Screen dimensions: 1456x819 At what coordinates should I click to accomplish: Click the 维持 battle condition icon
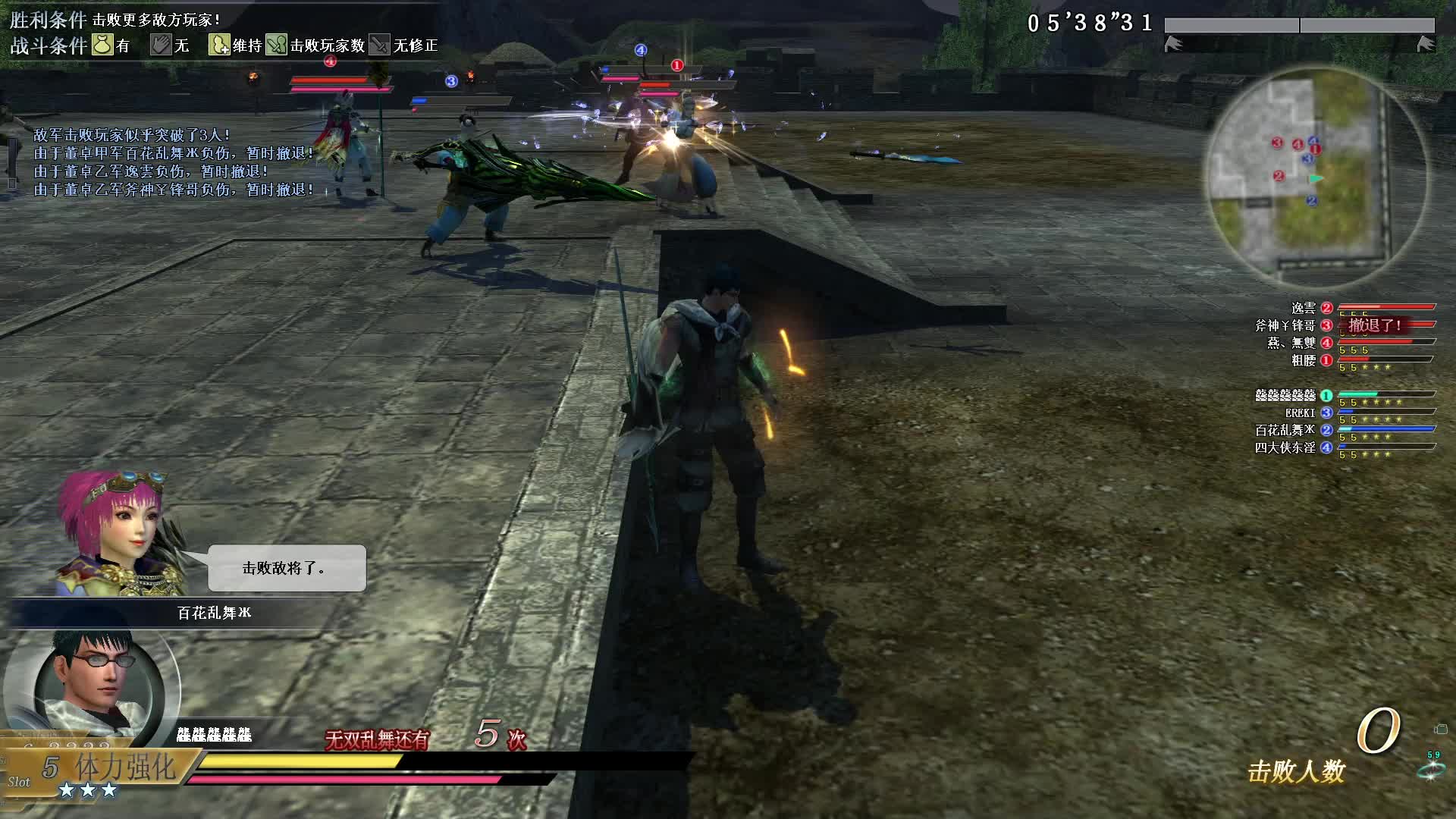coord(219,45)
